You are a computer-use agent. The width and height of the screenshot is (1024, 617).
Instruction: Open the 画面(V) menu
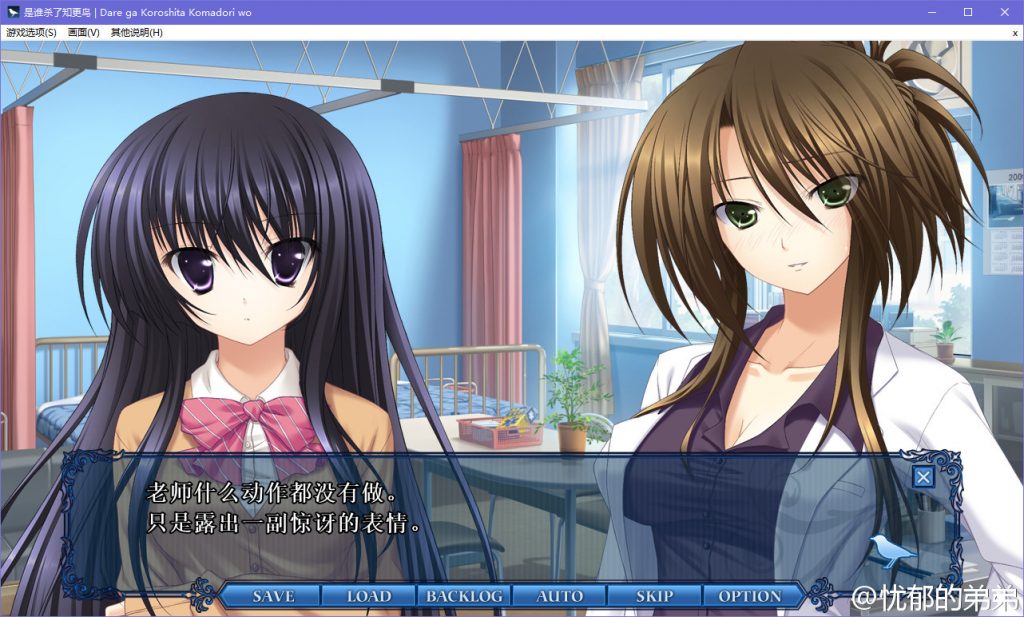(84, 32)
